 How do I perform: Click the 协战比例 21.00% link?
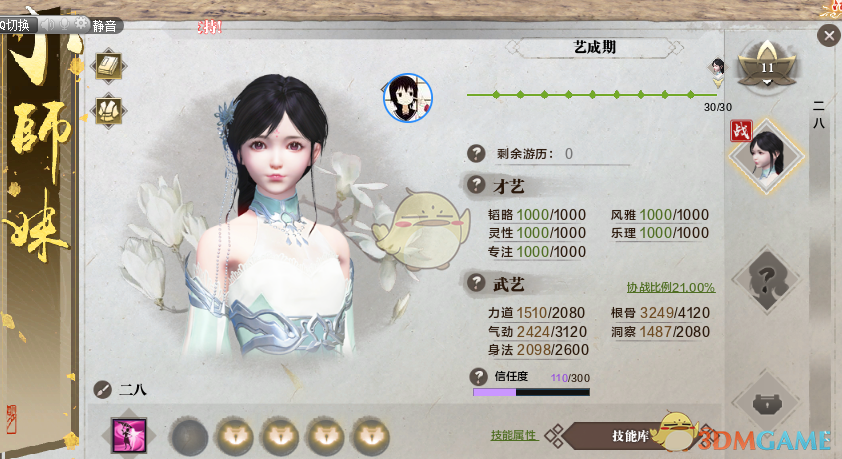pyautogui.click(x=670, y=287)
